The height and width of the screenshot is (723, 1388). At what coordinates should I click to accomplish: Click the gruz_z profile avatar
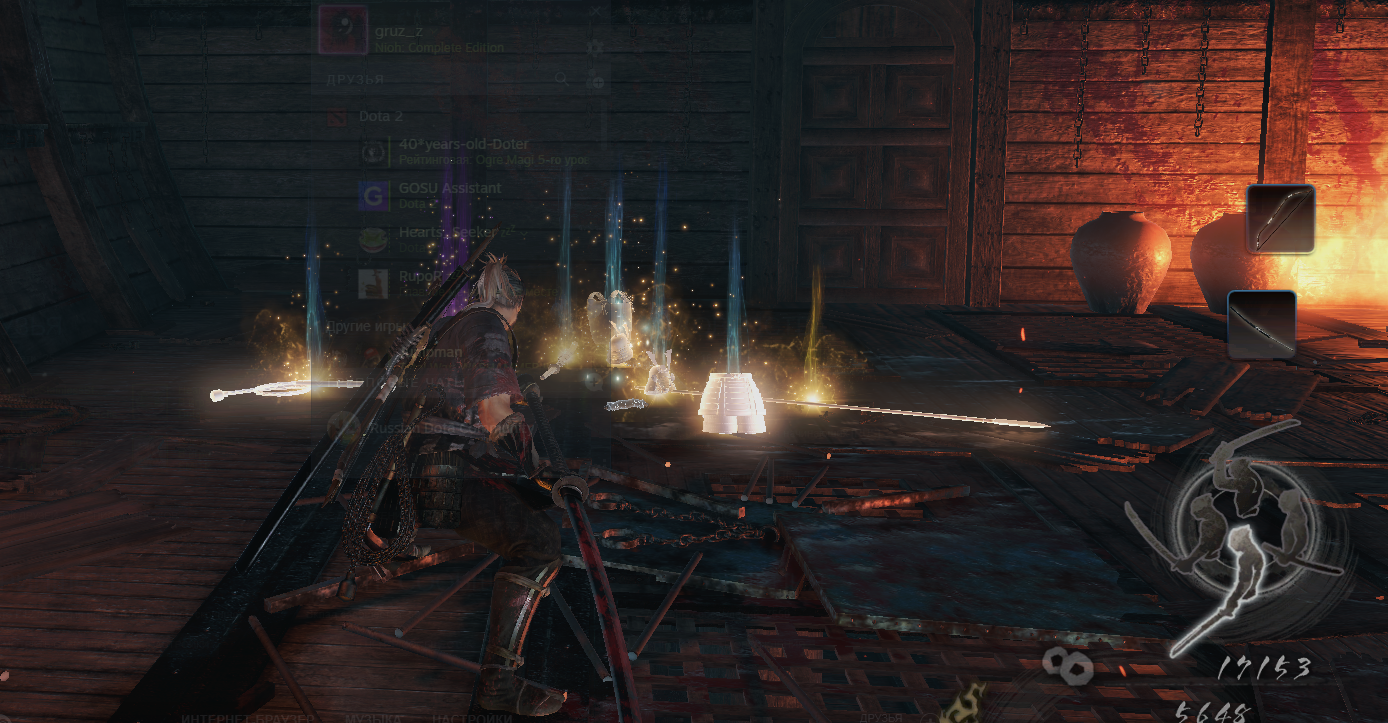[341, 31]
